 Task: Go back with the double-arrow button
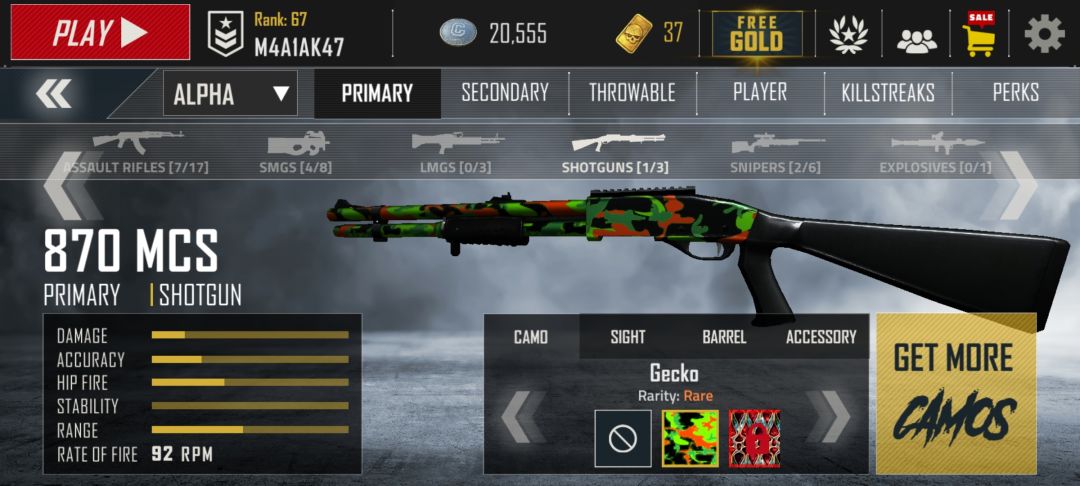tap(53, 94)
